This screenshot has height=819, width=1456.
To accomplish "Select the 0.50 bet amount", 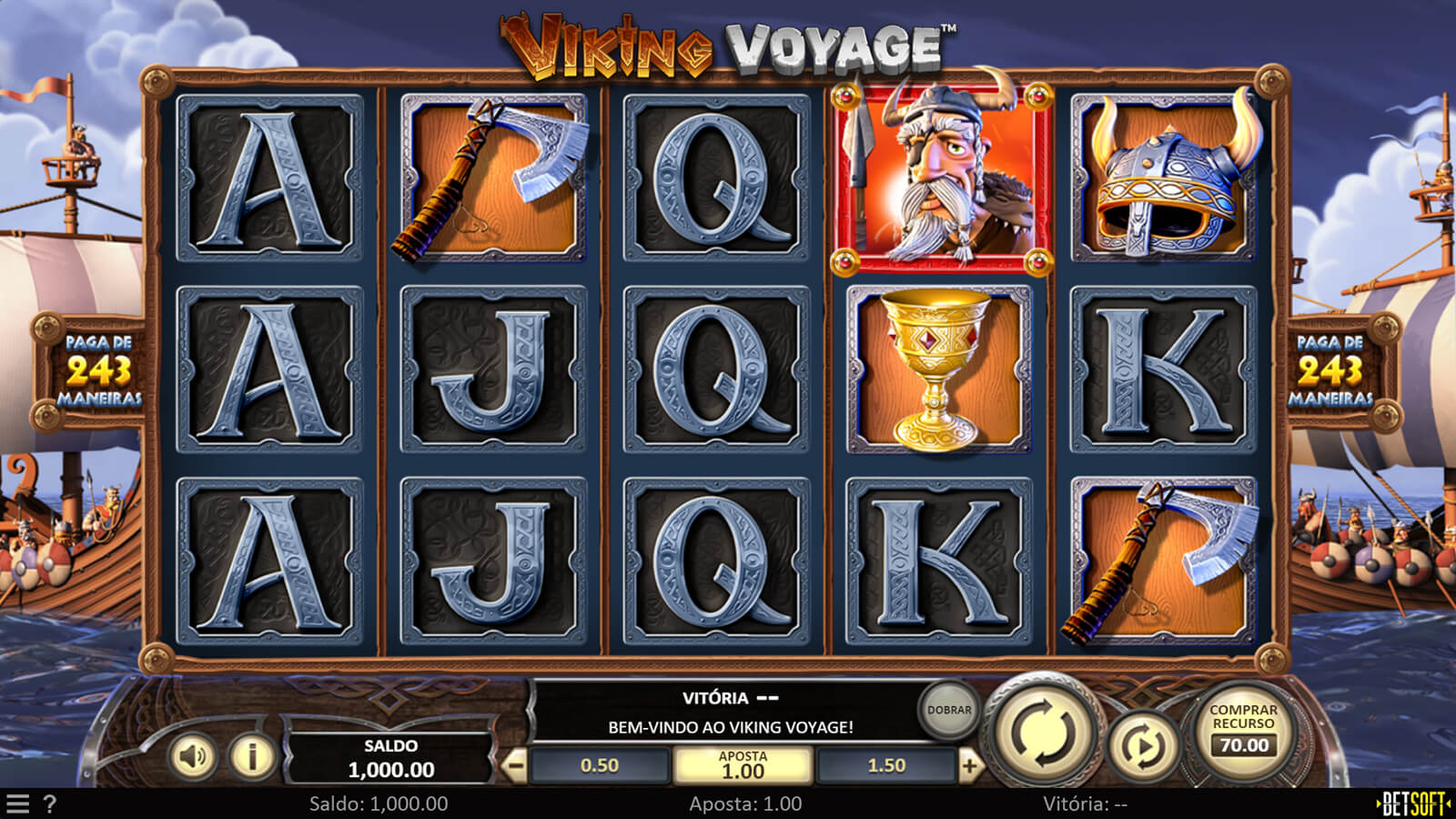I will pyautogui.click(x=600, y=766).
